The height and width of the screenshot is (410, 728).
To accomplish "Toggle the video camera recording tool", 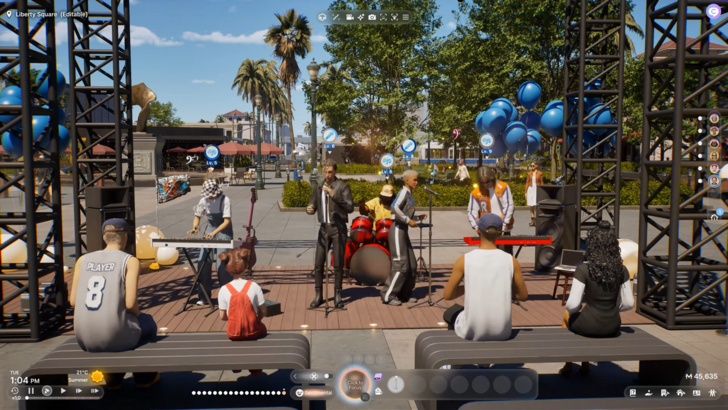I will [349, 17].
